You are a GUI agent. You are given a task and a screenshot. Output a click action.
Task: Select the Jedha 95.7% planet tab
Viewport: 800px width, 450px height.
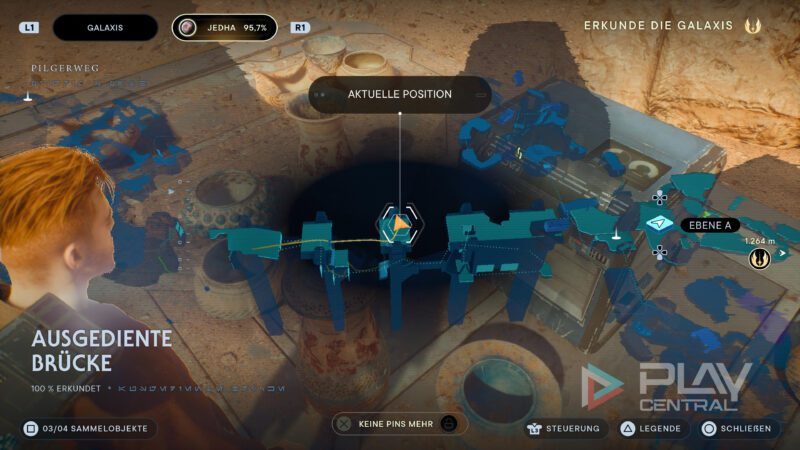click(224, 28)
